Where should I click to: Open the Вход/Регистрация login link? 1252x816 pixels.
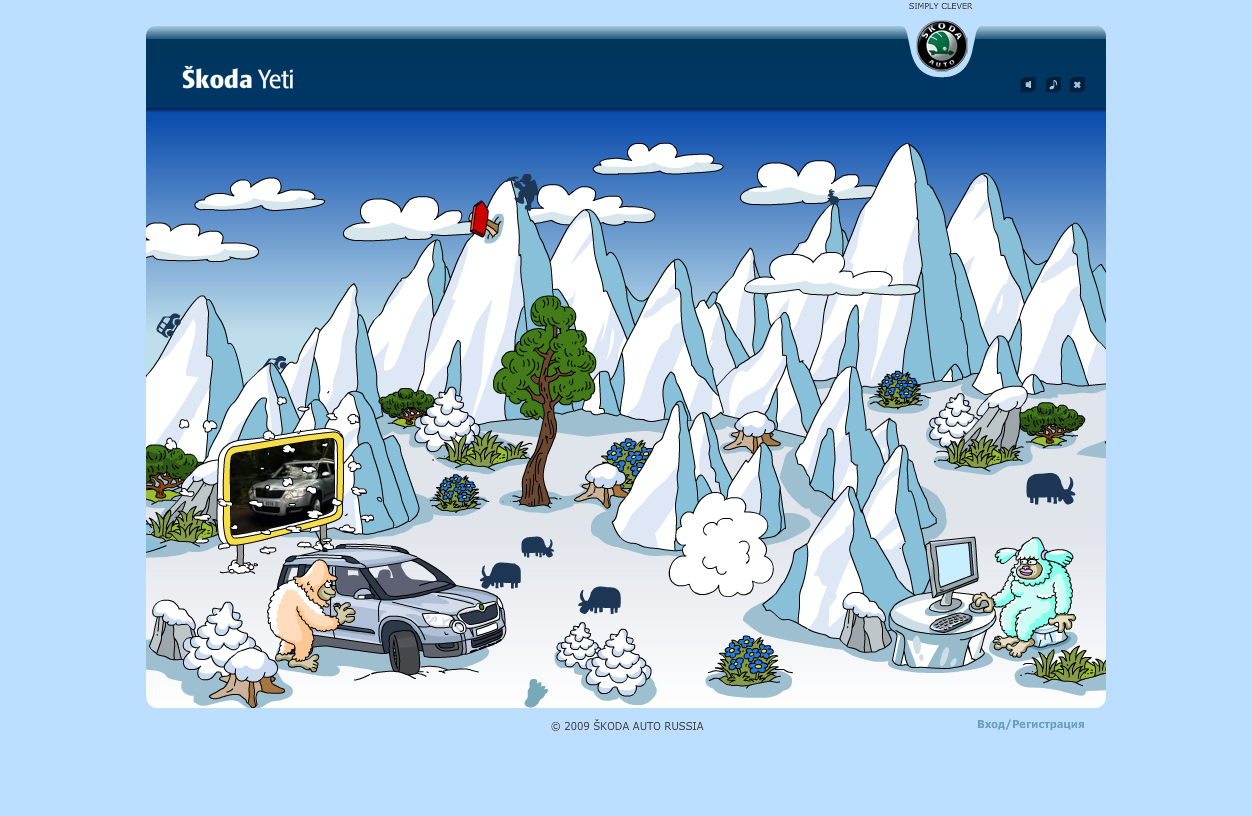pyautogui.click(x=1030, y=724)
